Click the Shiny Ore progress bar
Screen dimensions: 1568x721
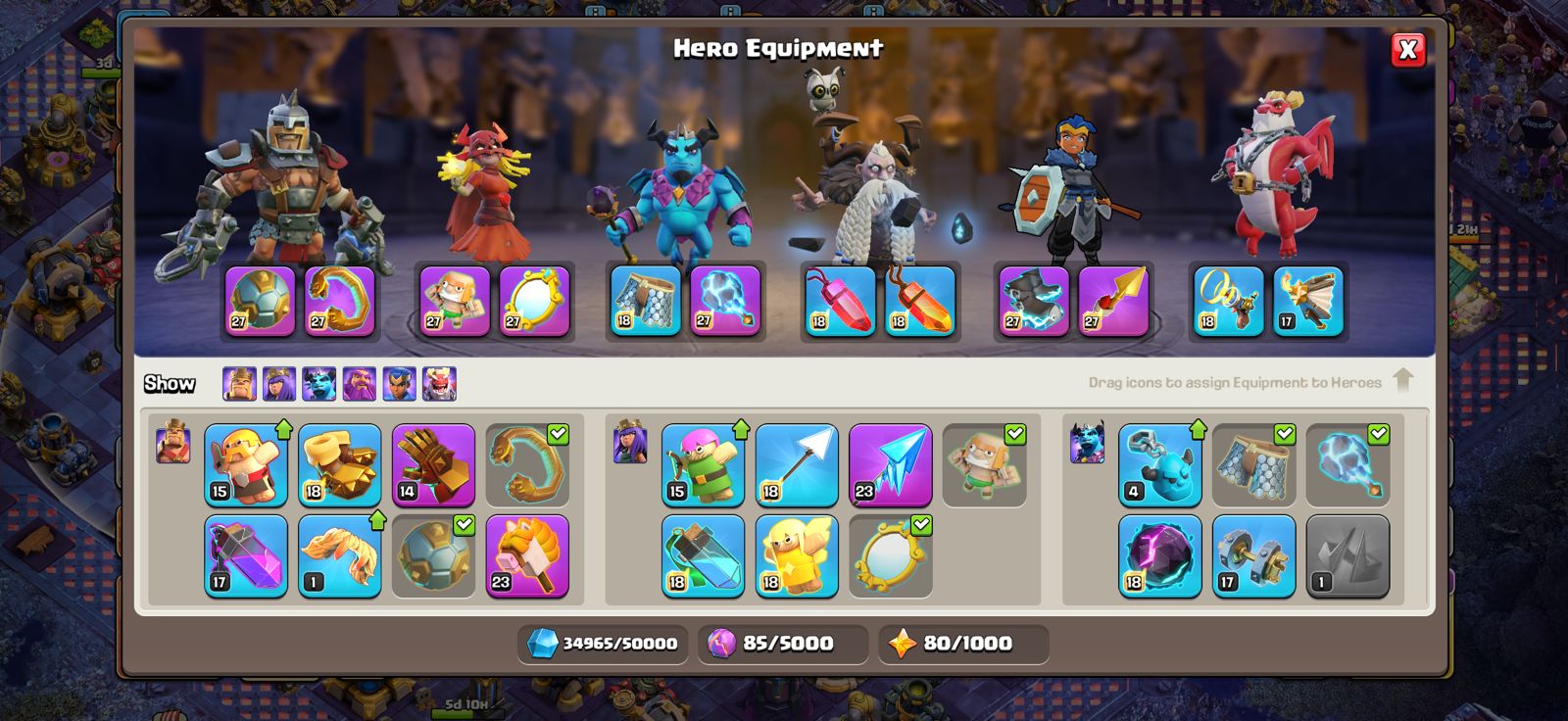[x=602, y=644]
